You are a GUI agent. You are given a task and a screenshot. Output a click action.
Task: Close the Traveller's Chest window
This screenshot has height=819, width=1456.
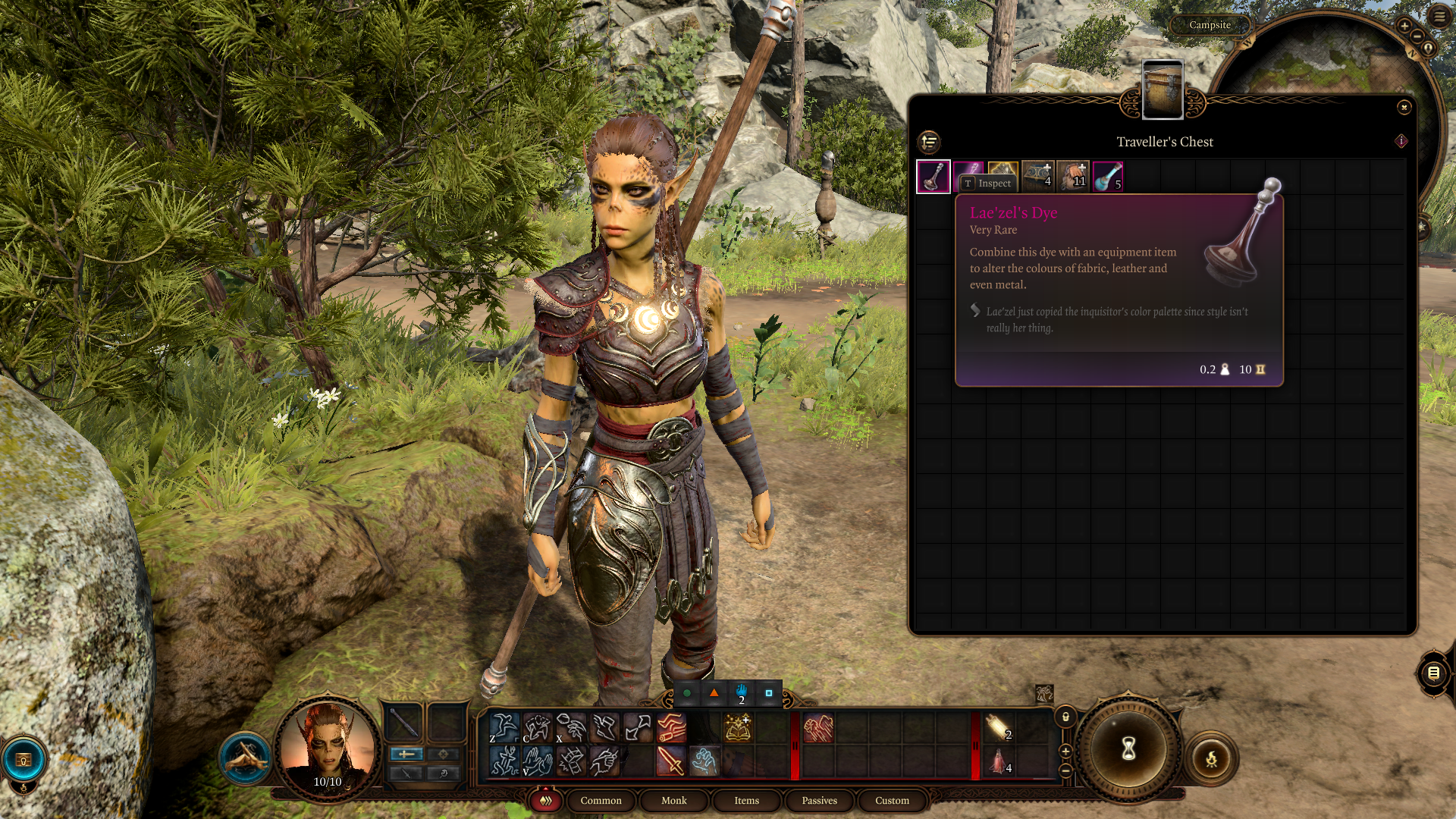pos(1404,108)
